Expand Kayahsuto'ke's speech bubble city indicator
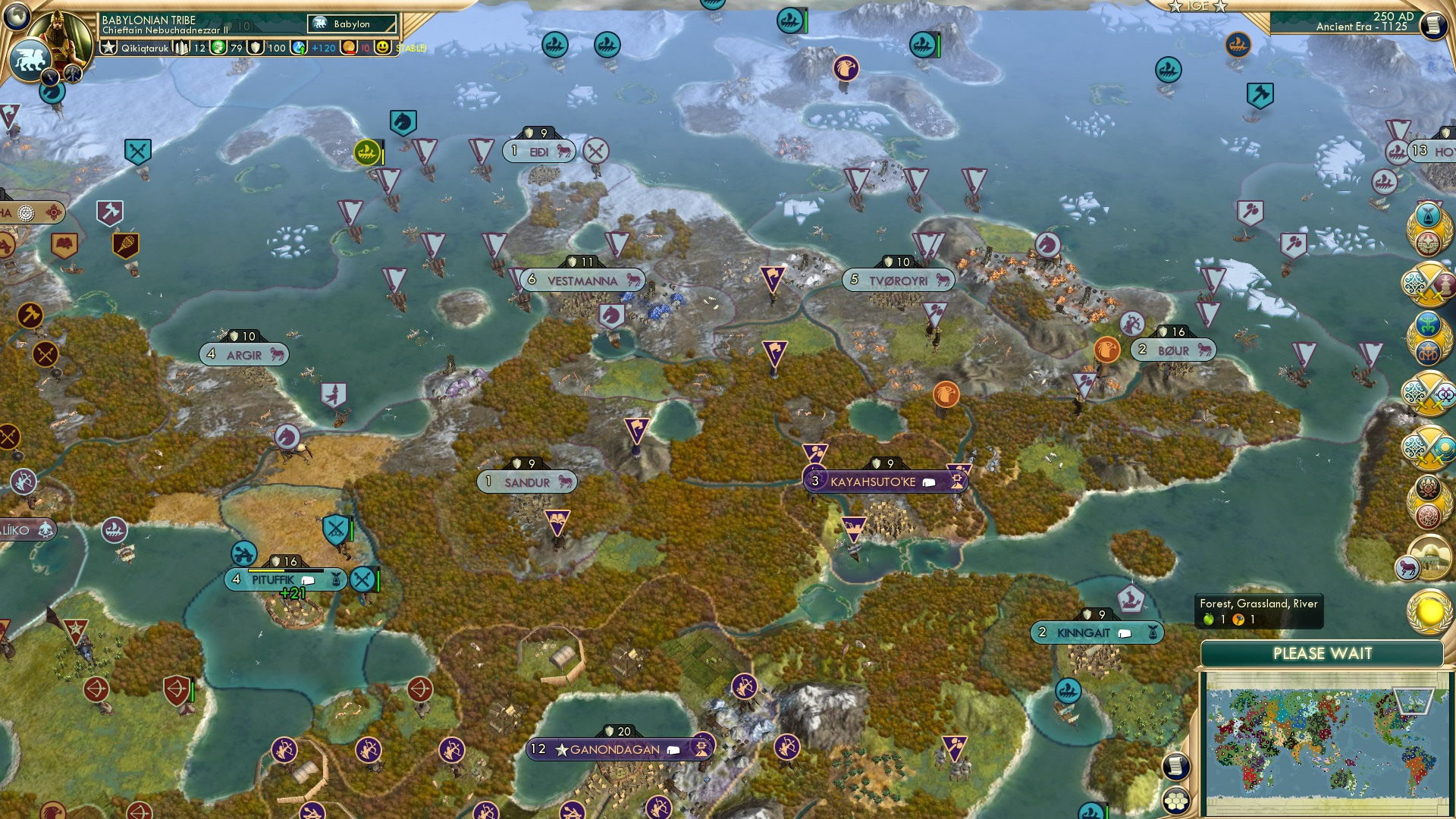Viewport: 1456px width, 819px height. [x=929, y=481]
